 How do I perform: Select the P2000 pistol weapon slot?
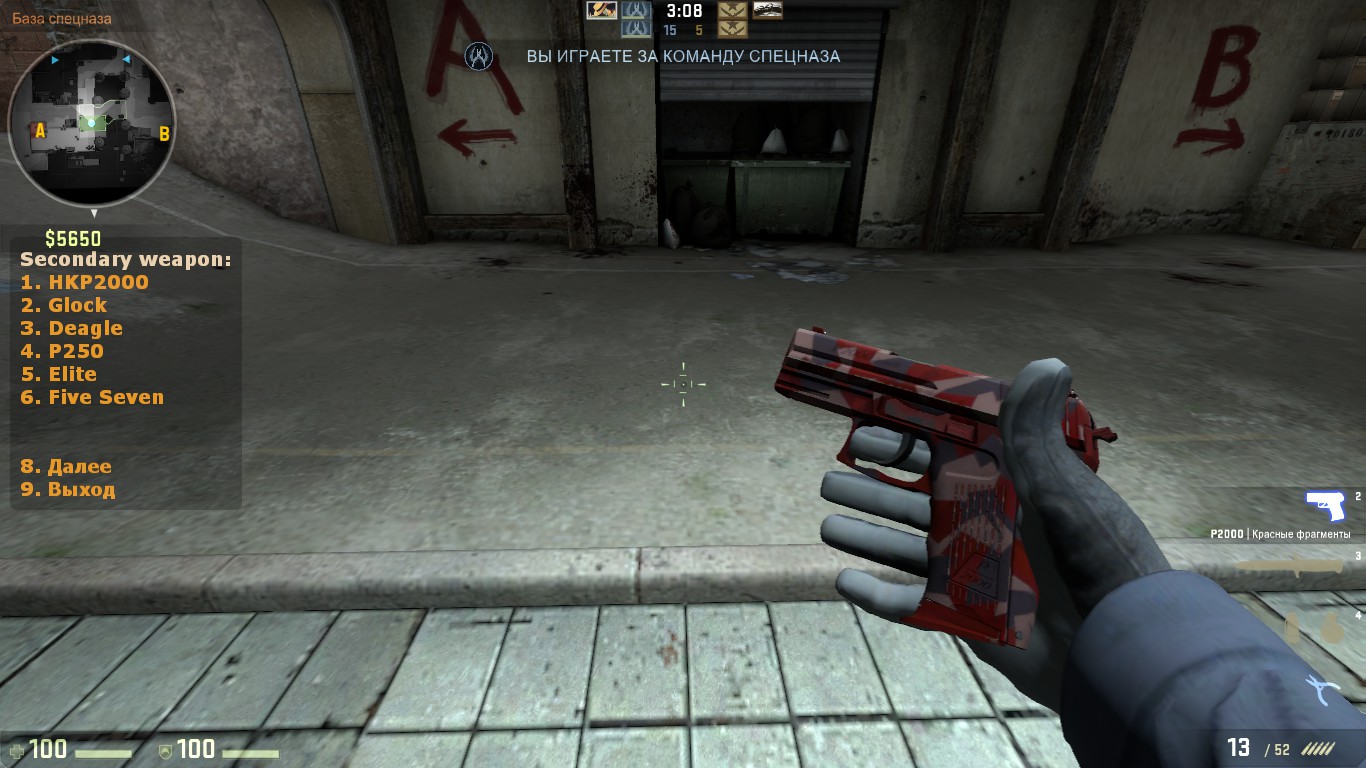pyautogui.click(x=1326, y=507)
